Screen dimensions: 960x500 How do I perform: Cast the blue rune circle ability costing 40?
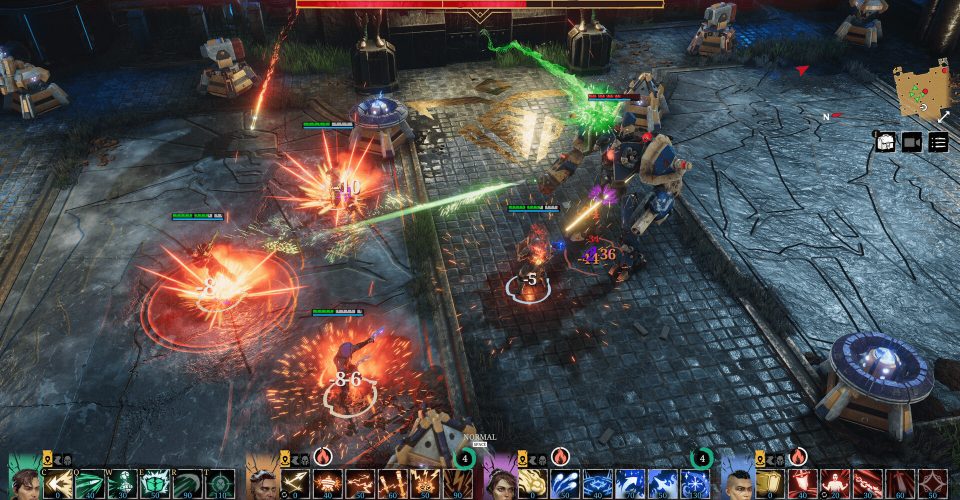(x=597, y=485)
